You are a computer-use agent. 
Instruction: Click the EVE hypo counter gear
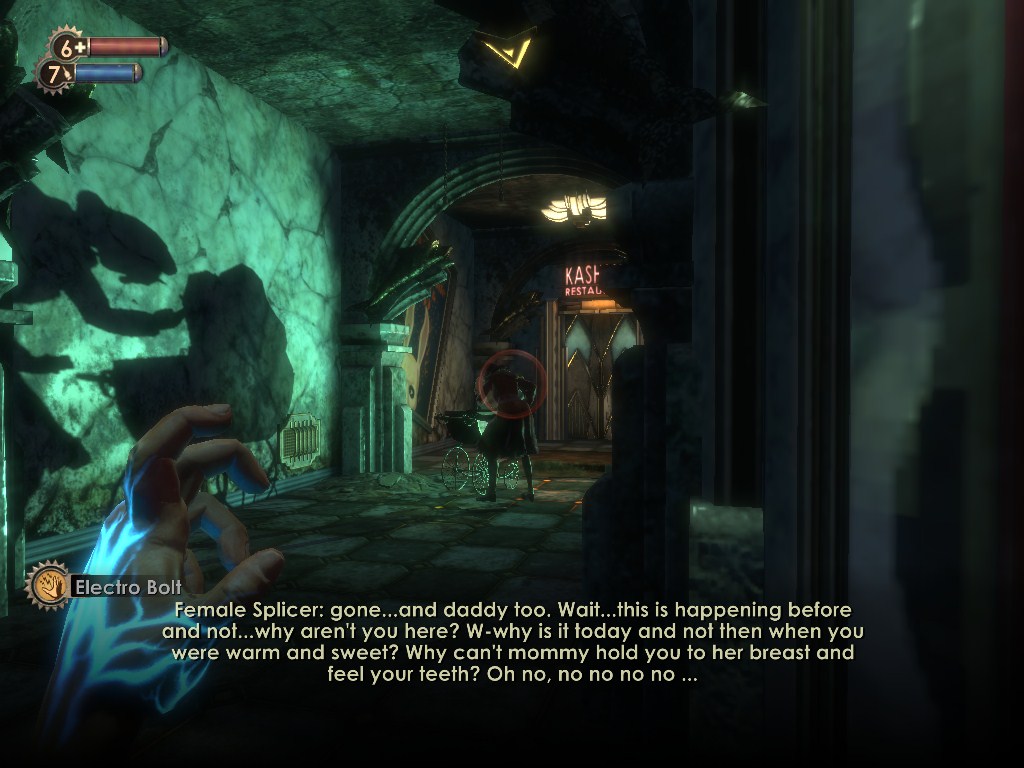[x=55, y=75]
